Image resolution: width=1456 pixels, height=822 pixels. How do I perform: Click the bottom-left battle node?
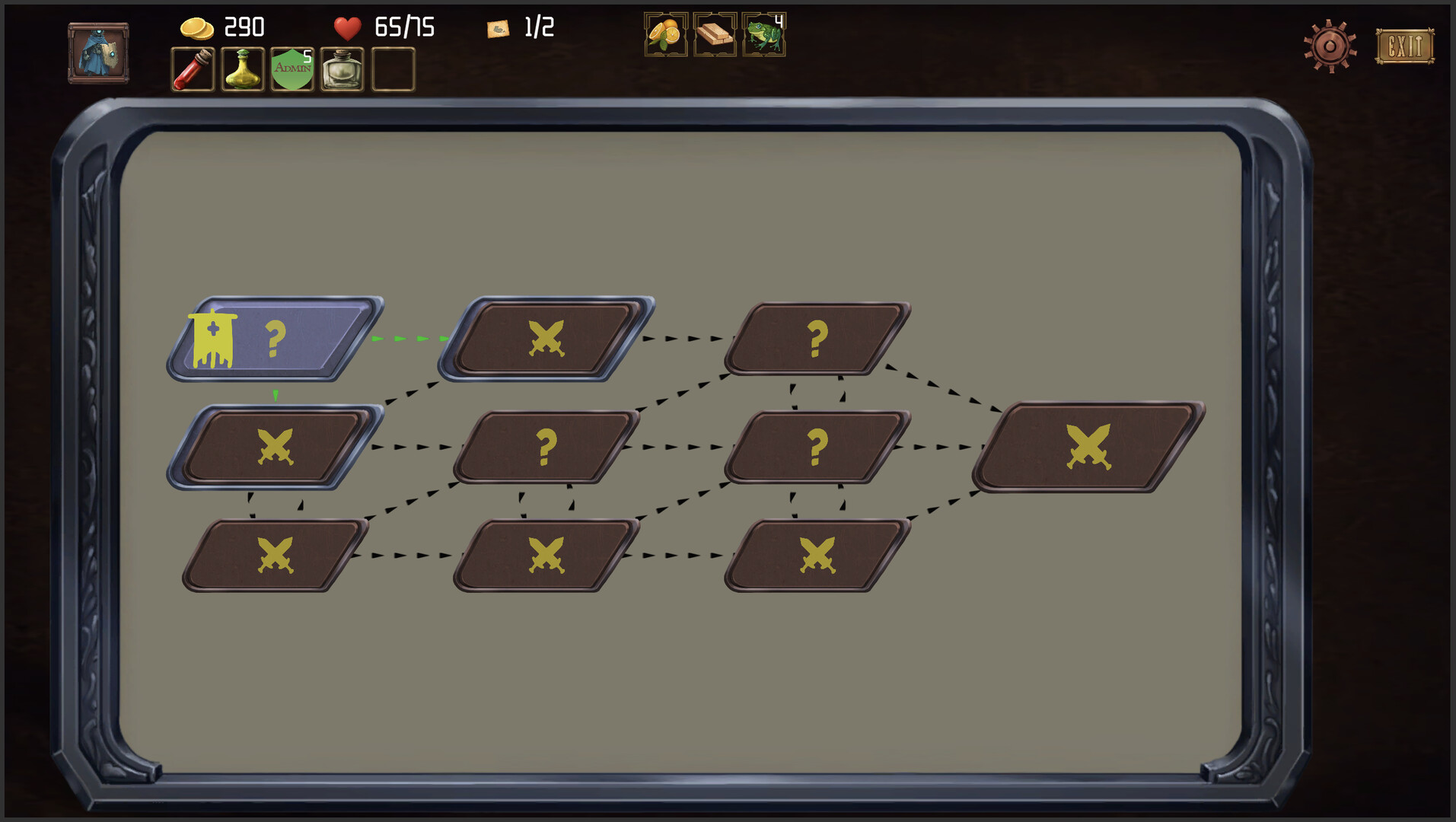[276, 557]
